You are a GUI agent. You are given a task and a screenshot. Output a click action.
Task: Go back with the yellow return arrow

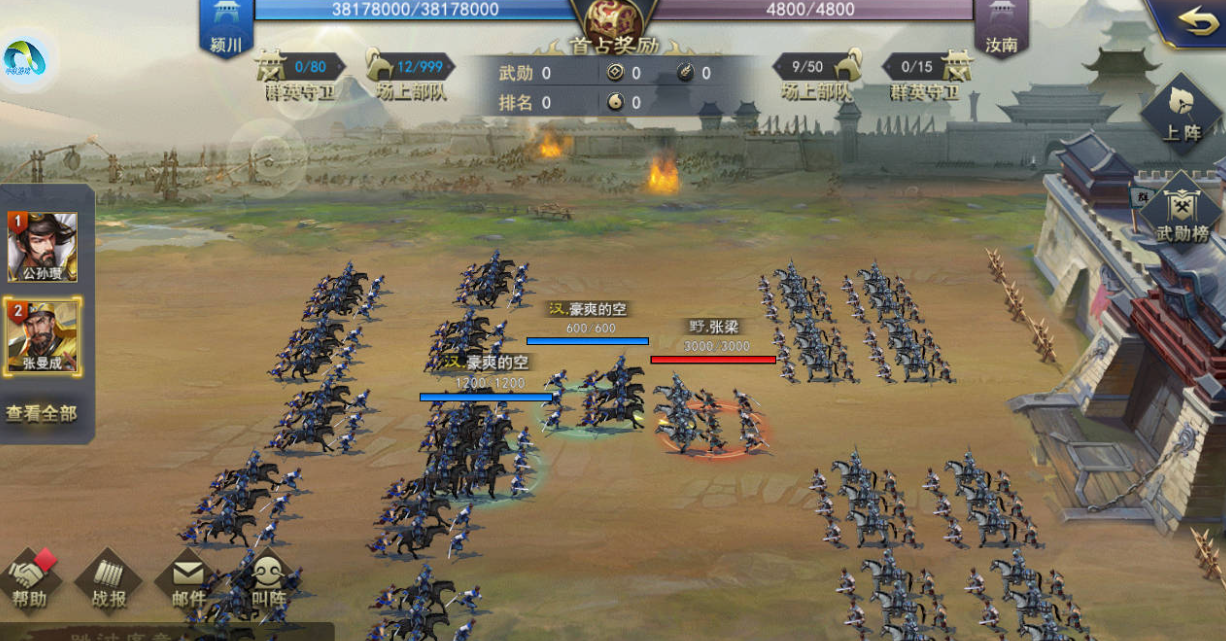pyautogui.click(x=1196, y=22)
